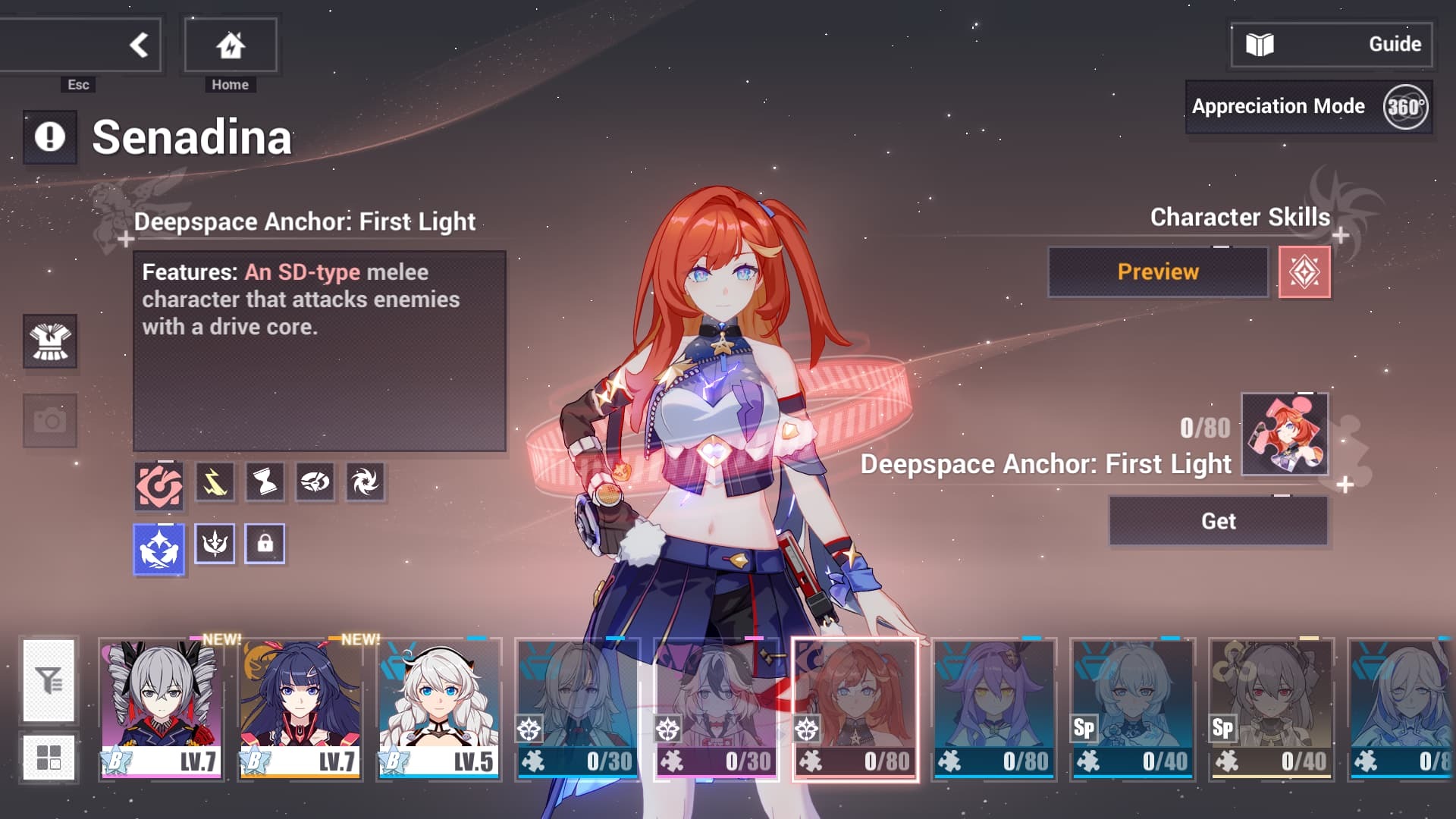The height and width of the screenshot is (819, 1456).
Task: Switch to grid view of characters
Action: (x=49, y=757)
